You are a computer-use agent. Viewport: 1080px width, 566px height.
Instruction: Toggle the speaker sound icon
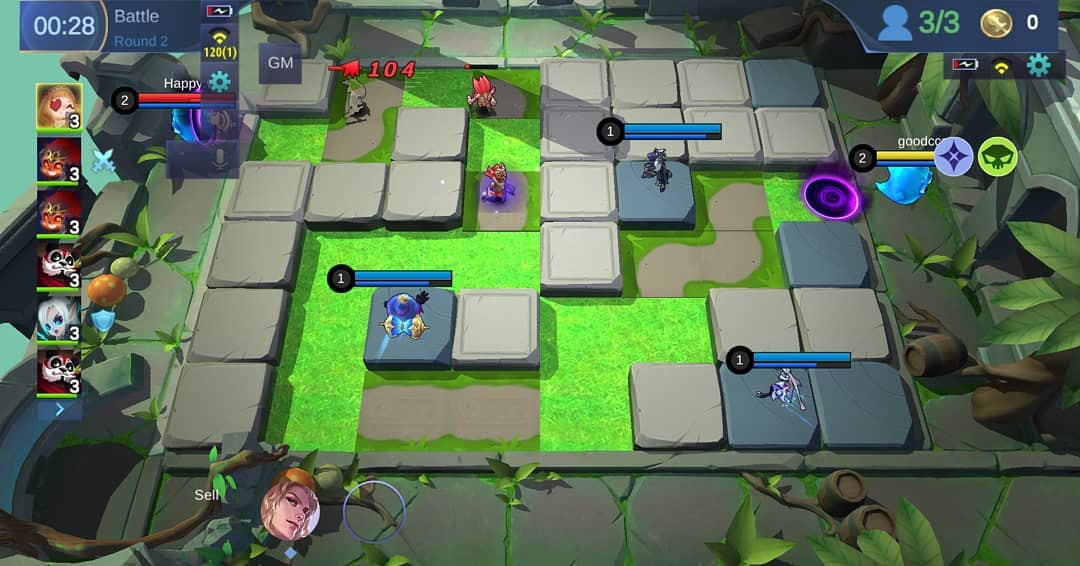coord(219,123)
